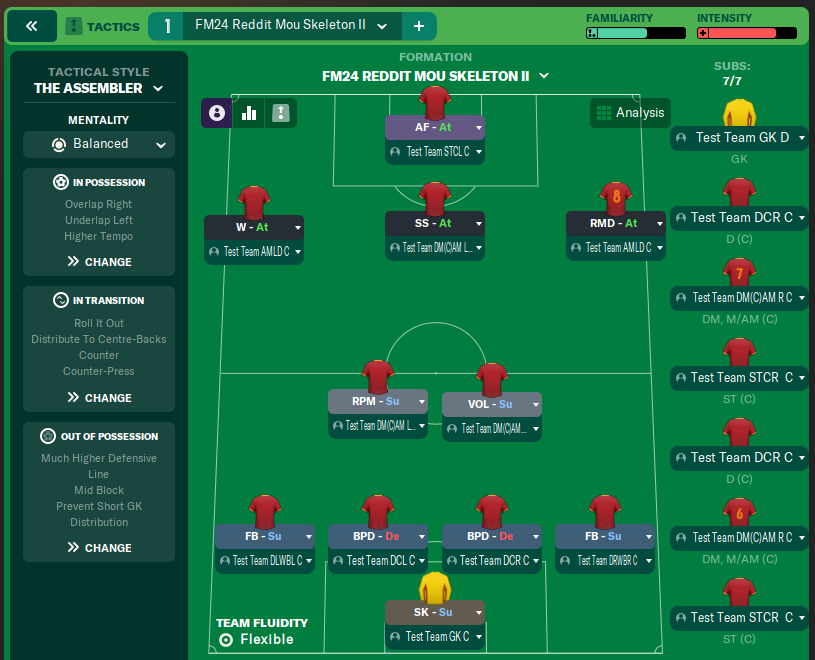Screen dimensions: 815x660
Task: Collapse the panel with the double-arrow button
Action: point(32,26)
